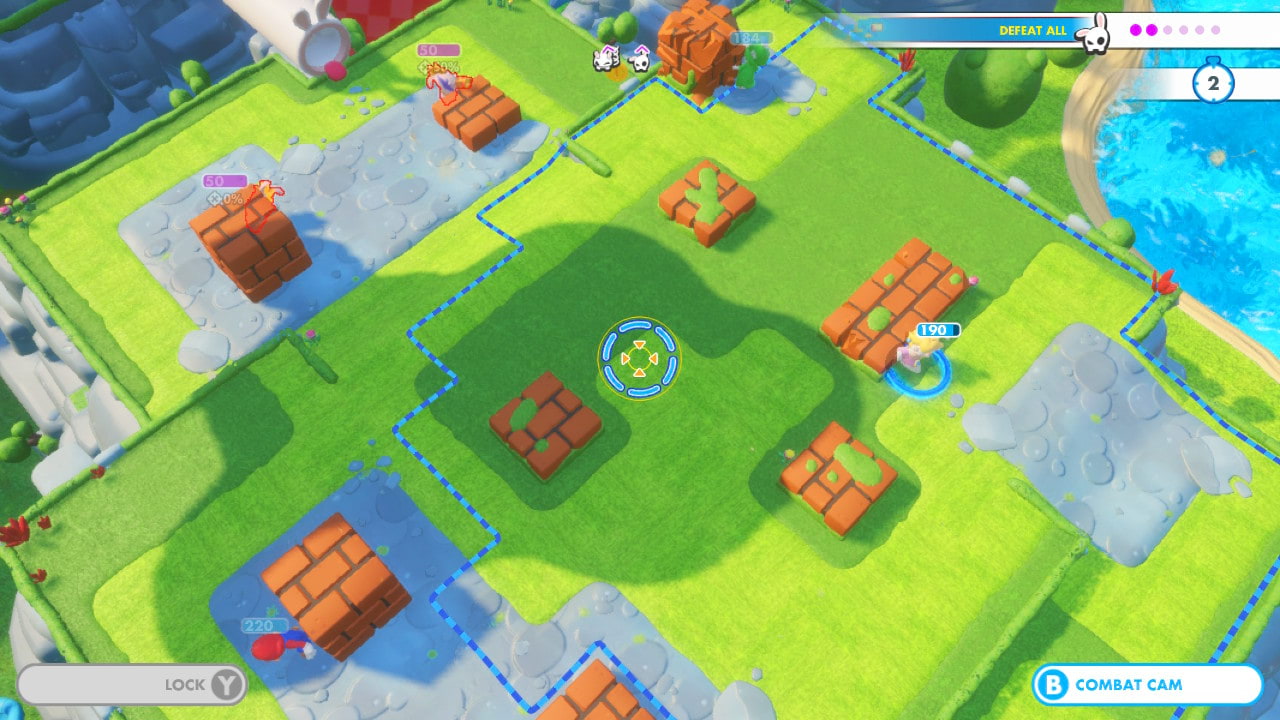Click the flame burn icon above the left 50 HP enemy
Viewport: 1280px width, 720px height.
(x=268, y=190)
